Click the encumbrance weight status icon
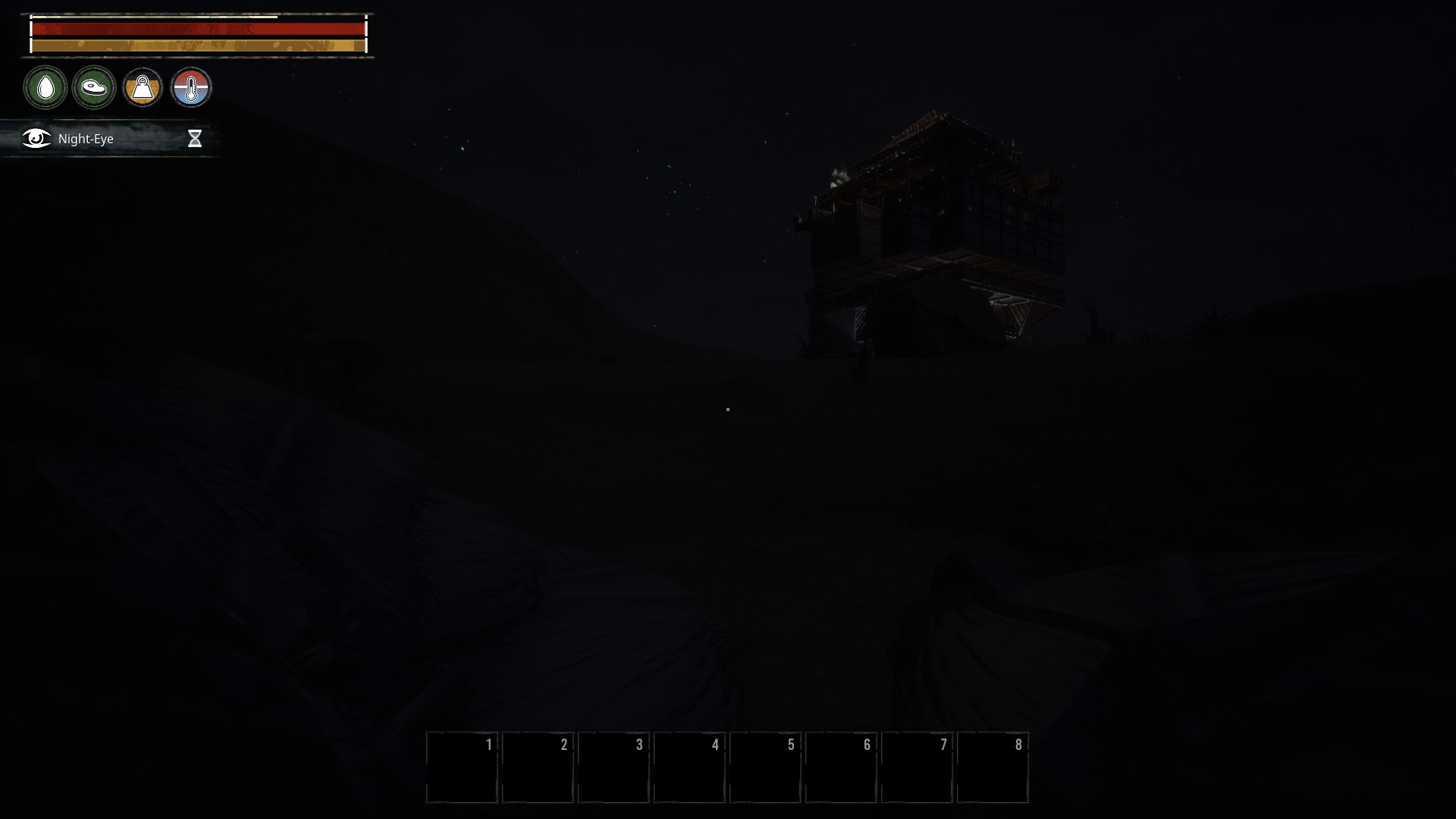This screenshot has height=819, width=1456. tap(143, 87)
